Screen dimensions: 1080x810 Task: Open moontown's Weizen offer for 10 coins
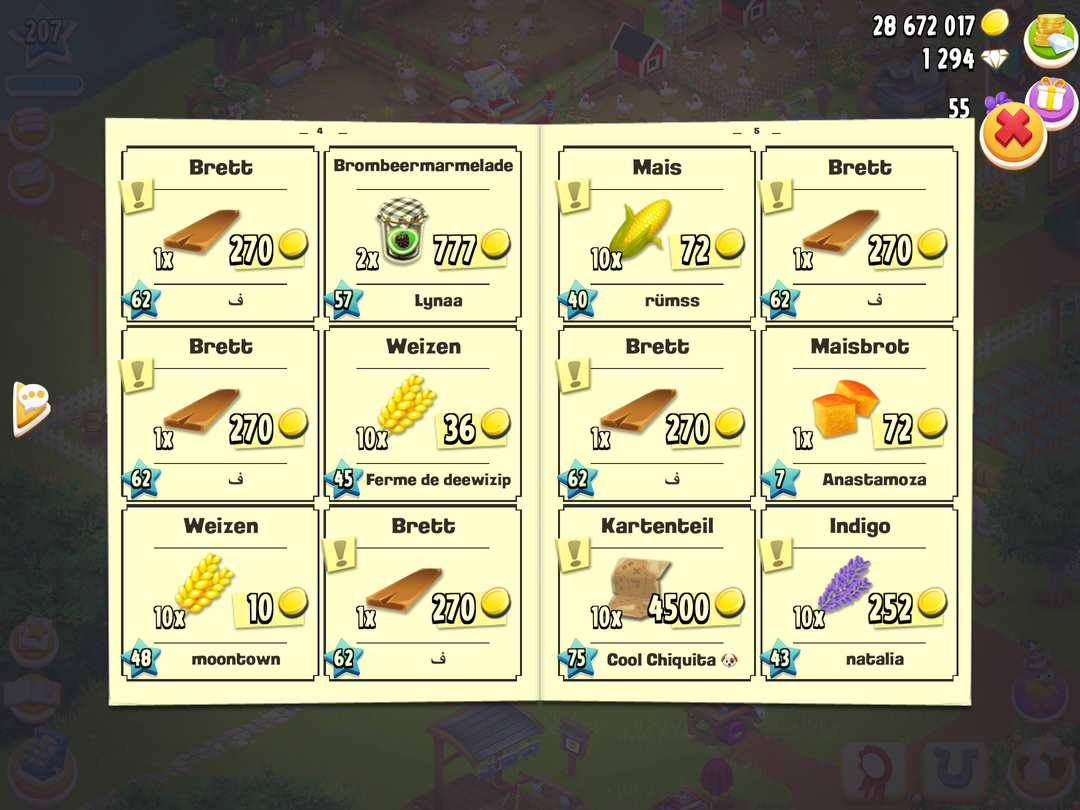pos(220,594)
